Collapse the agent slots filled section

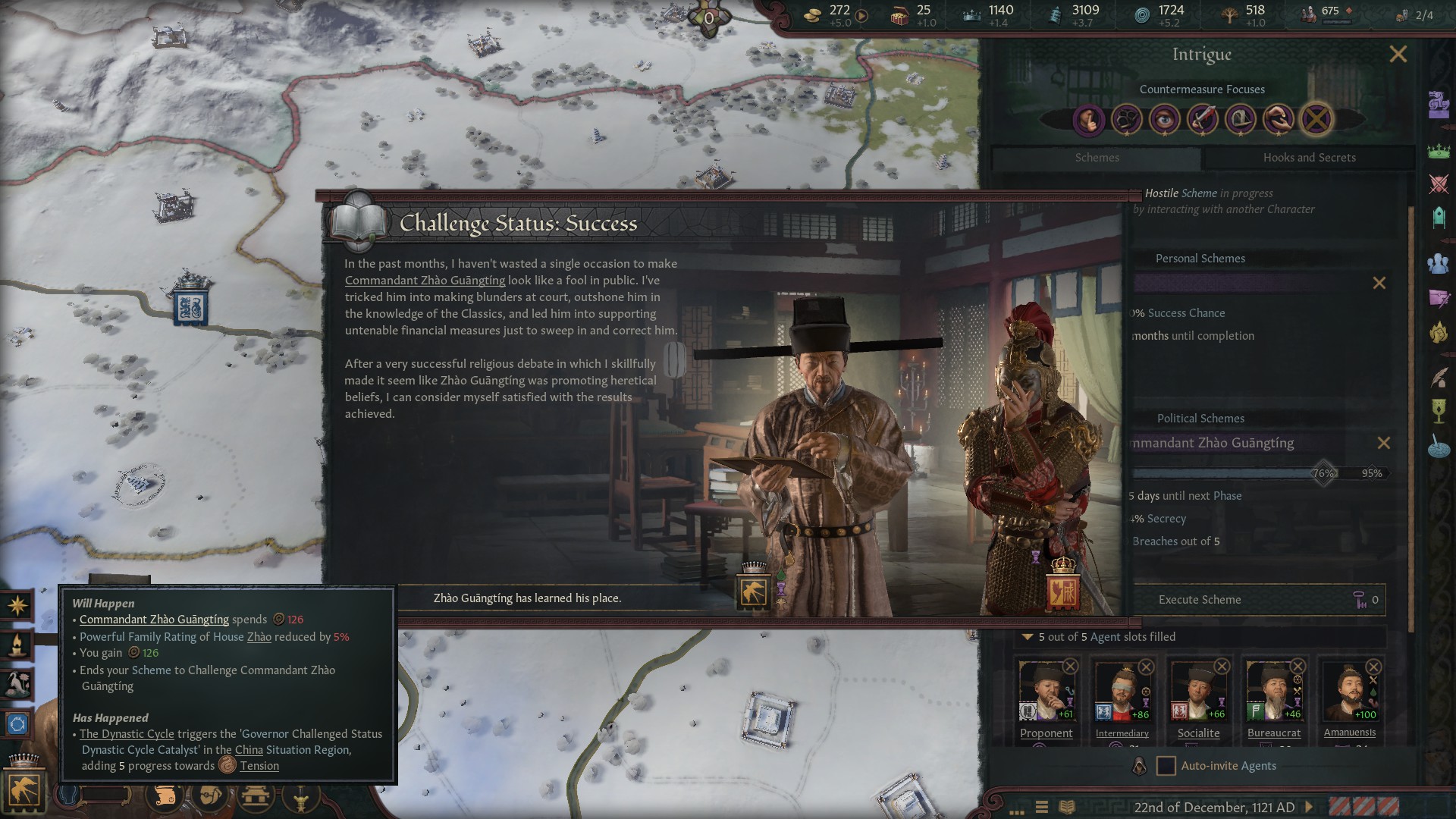coord(1028,637)
